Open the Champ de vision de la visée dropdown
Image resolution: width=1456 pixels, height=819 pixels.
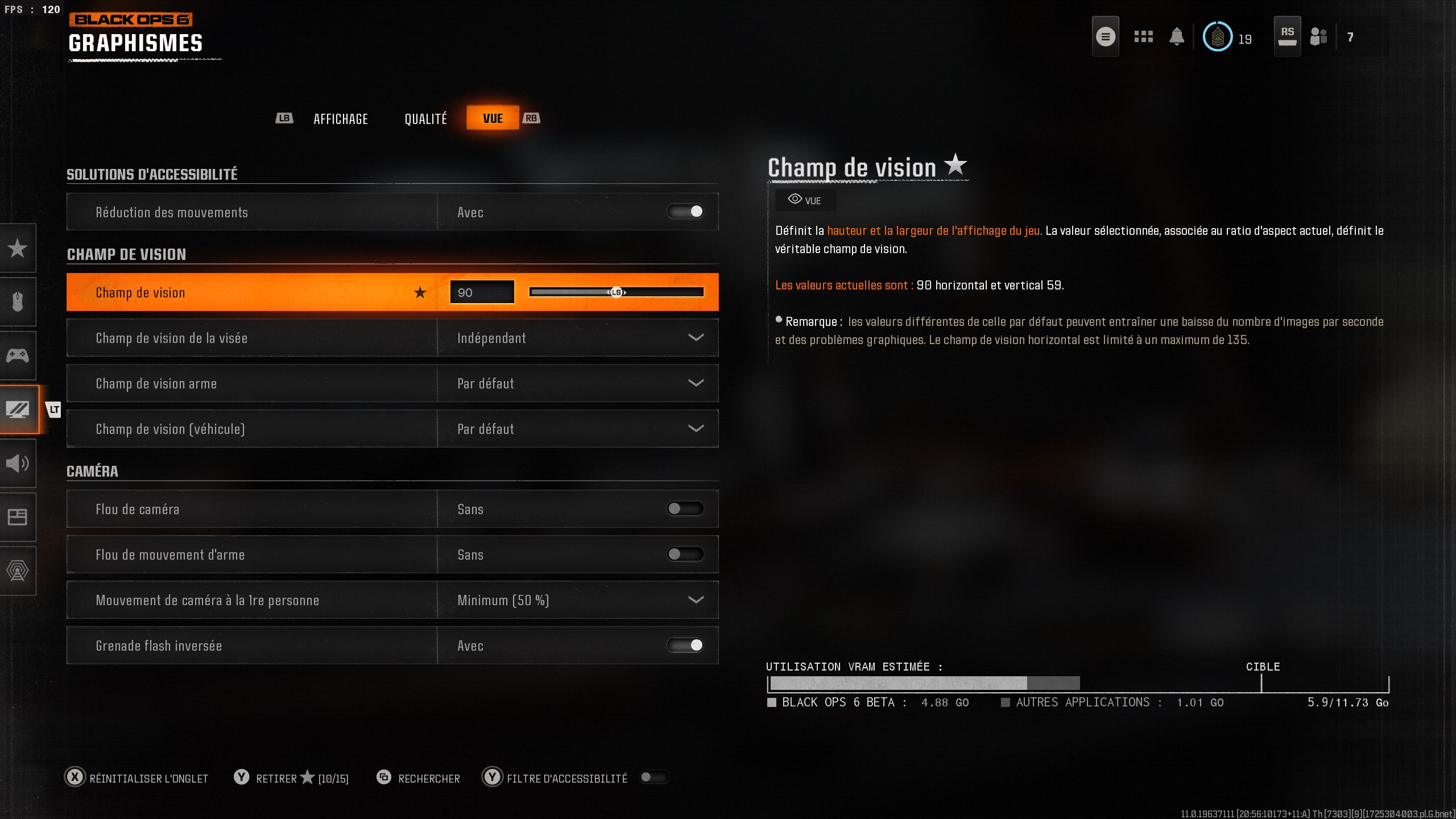tap(697, 338)
